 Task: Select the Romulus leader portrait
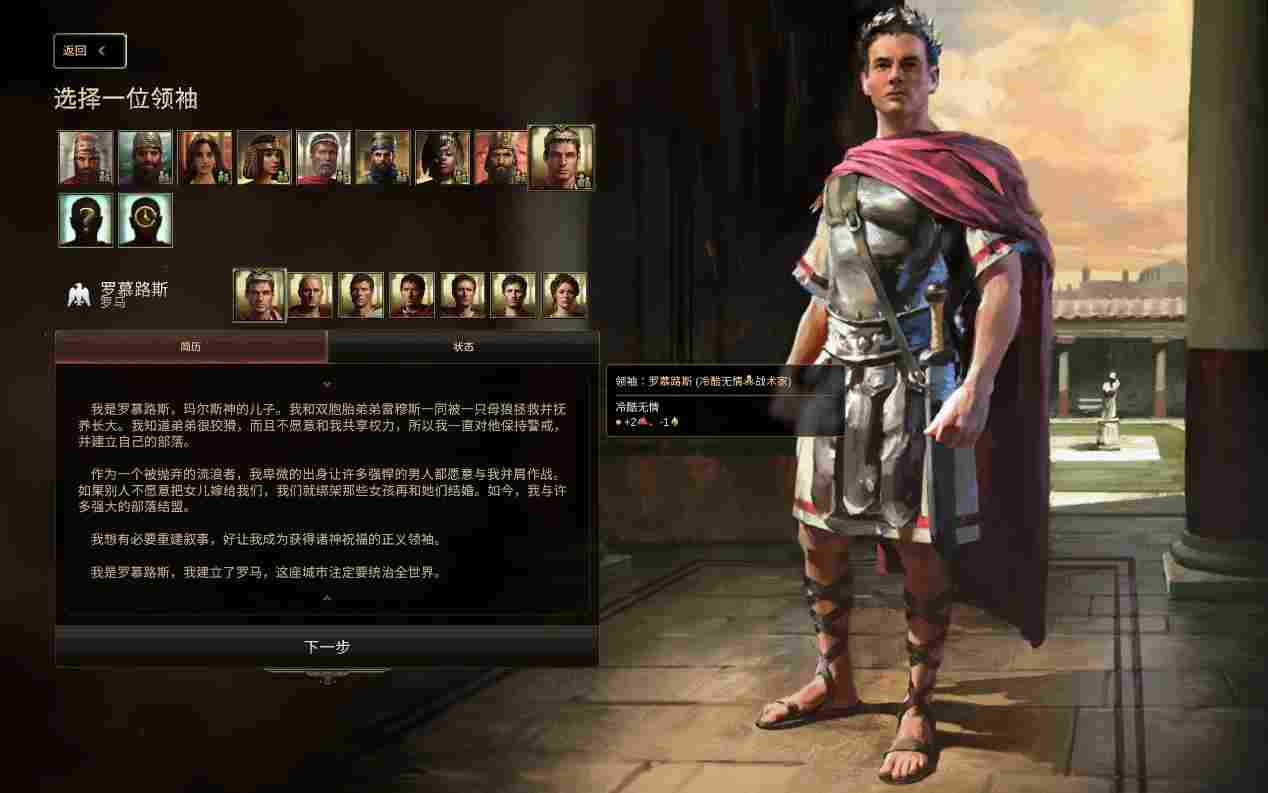coord(259,295)
